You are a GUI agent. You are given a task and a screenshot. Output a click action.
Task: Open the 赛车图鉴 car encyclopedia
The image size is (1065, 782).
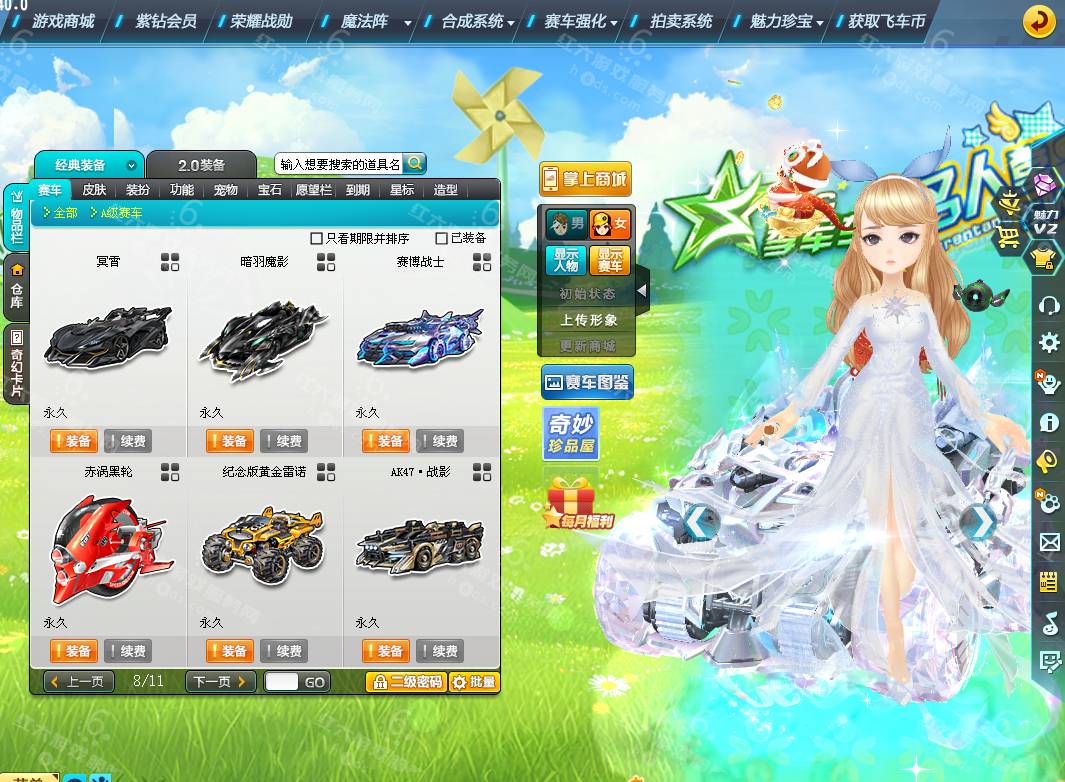[587, 382]
